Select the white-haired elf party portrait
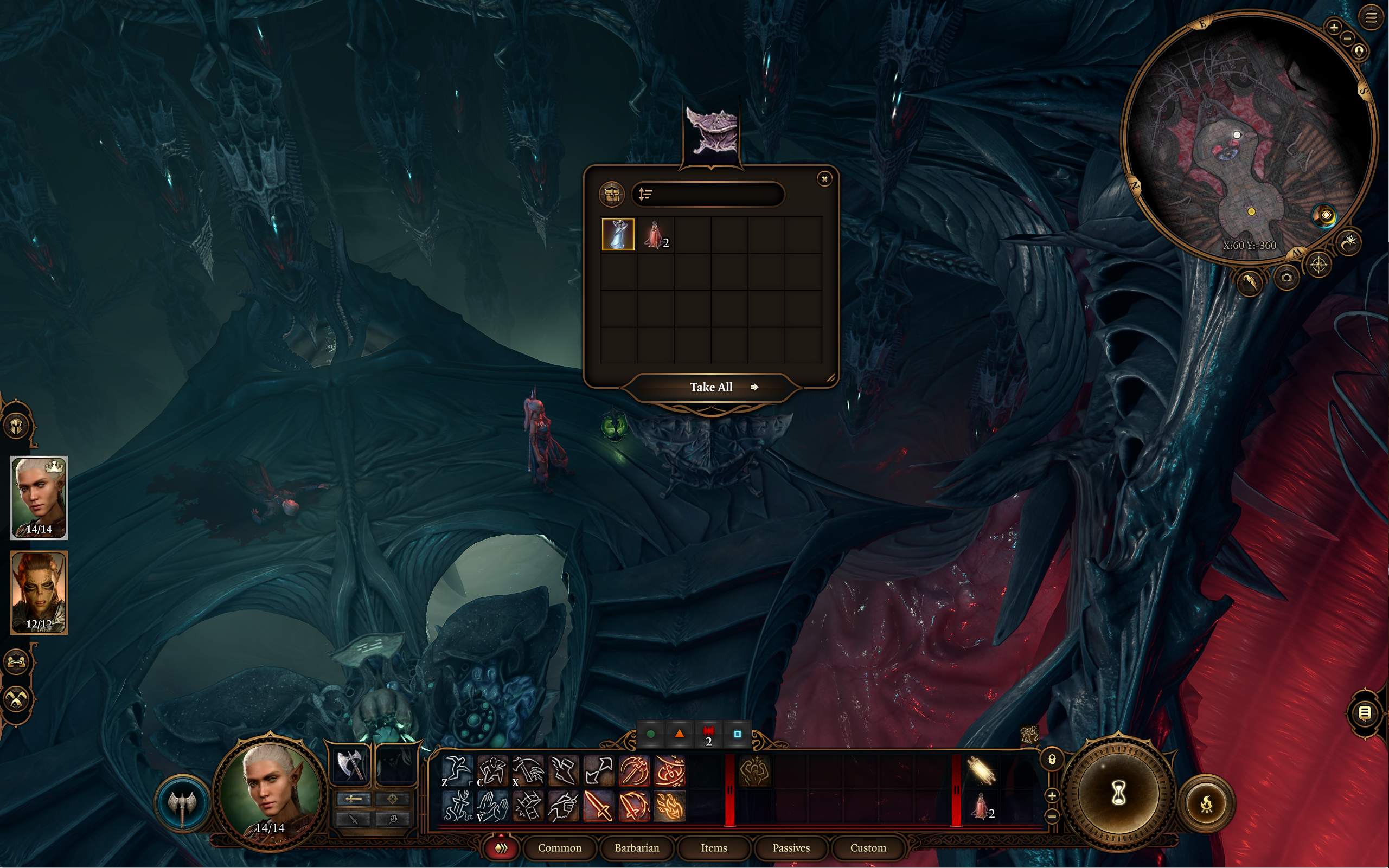 pos(39,497)
